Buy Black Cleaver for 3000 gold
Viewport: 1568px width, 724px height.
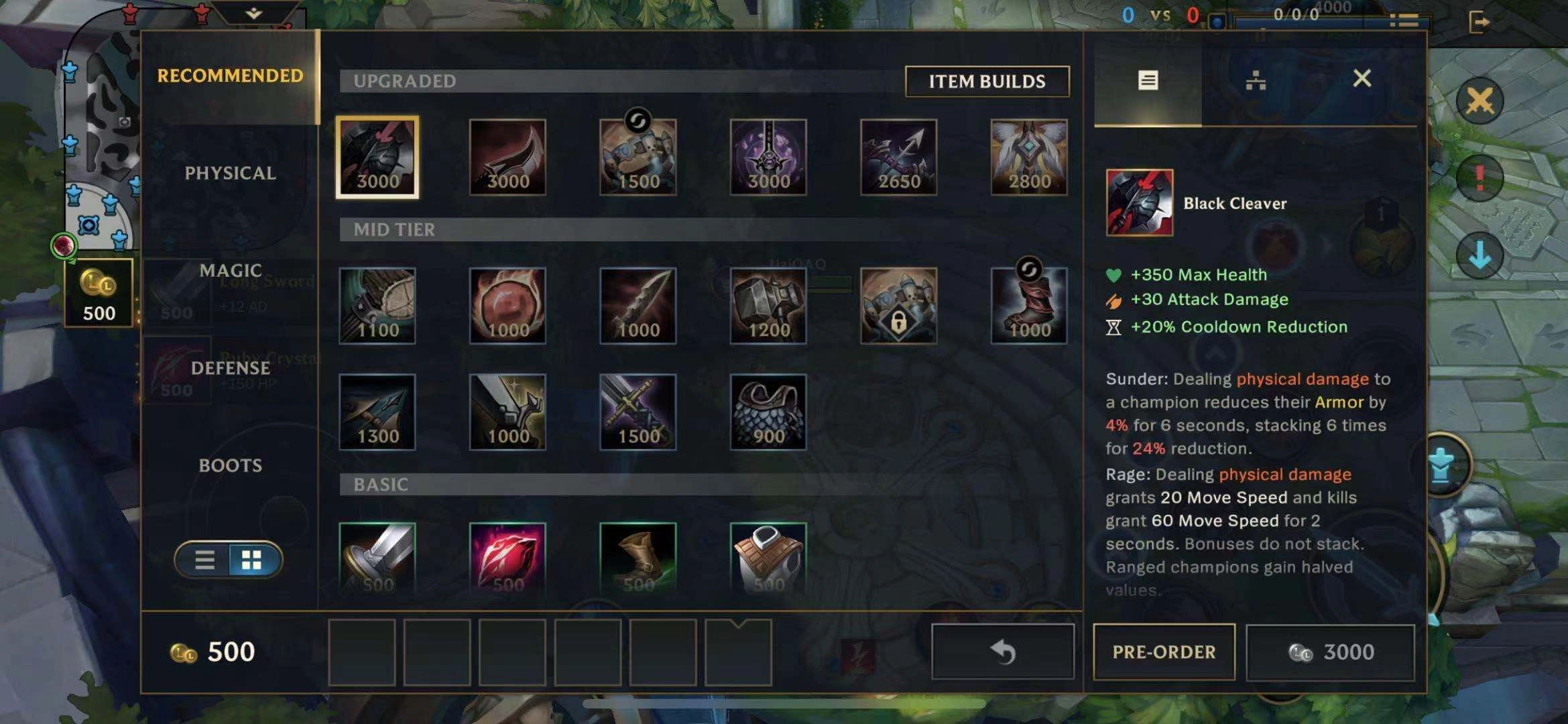pos(1331,652)
